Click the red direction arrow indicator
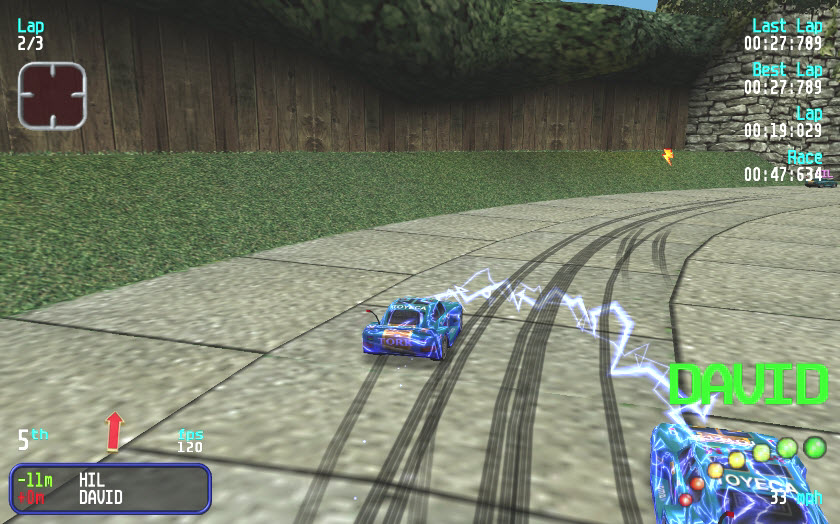The image size is (840, 524). (114, 430)
